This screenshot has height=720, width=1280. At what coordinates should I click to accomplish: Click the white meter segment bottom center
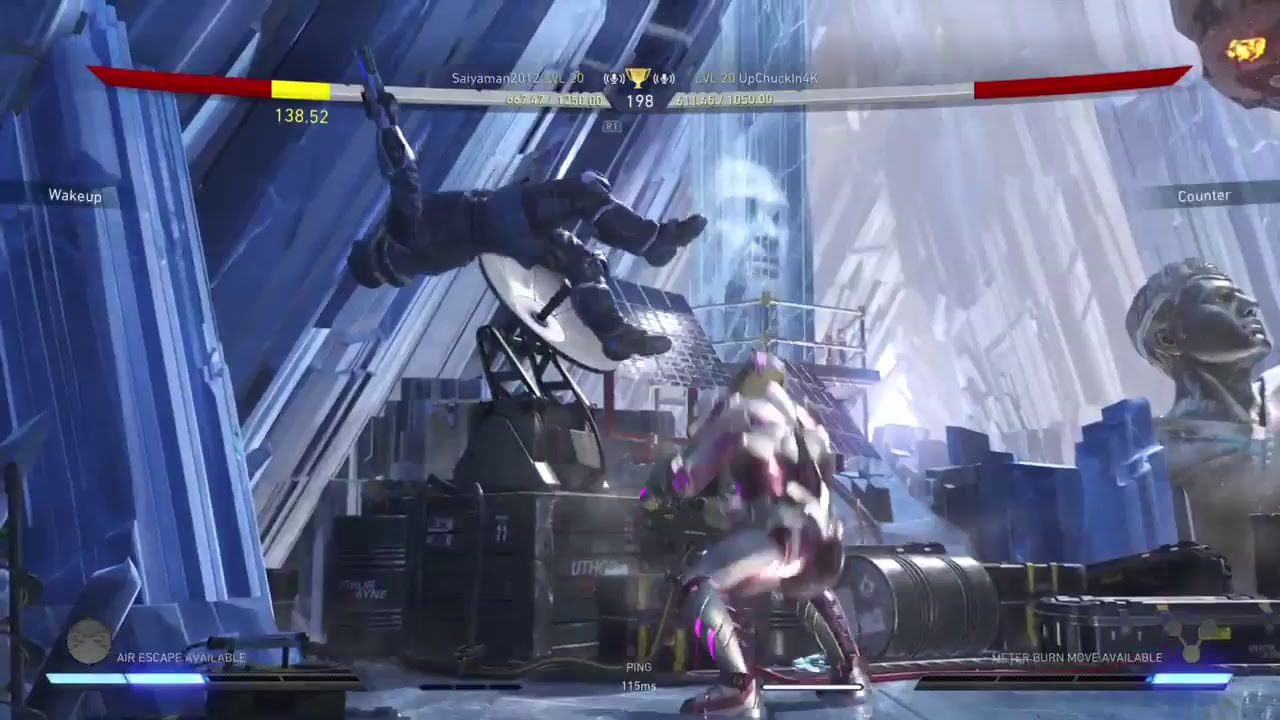point(810,687)
